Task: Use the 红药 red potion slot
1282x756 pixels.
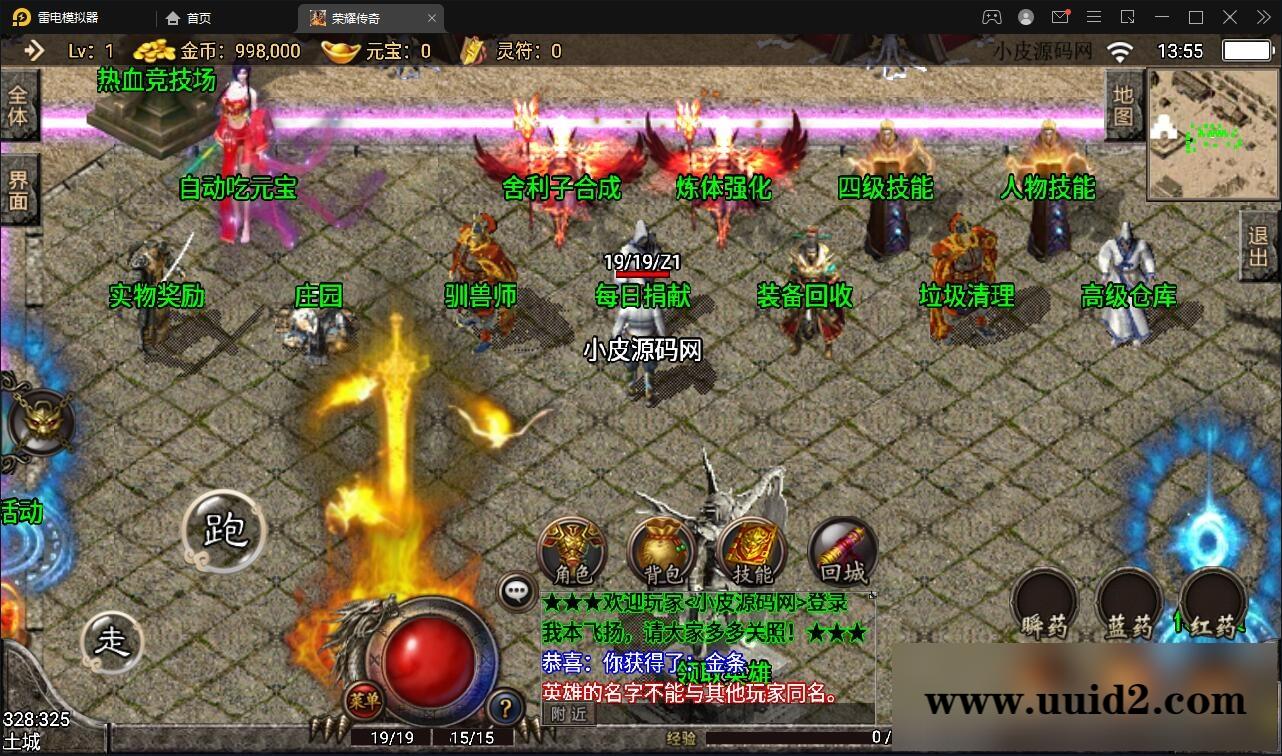Action: (x=1213, y=604)
